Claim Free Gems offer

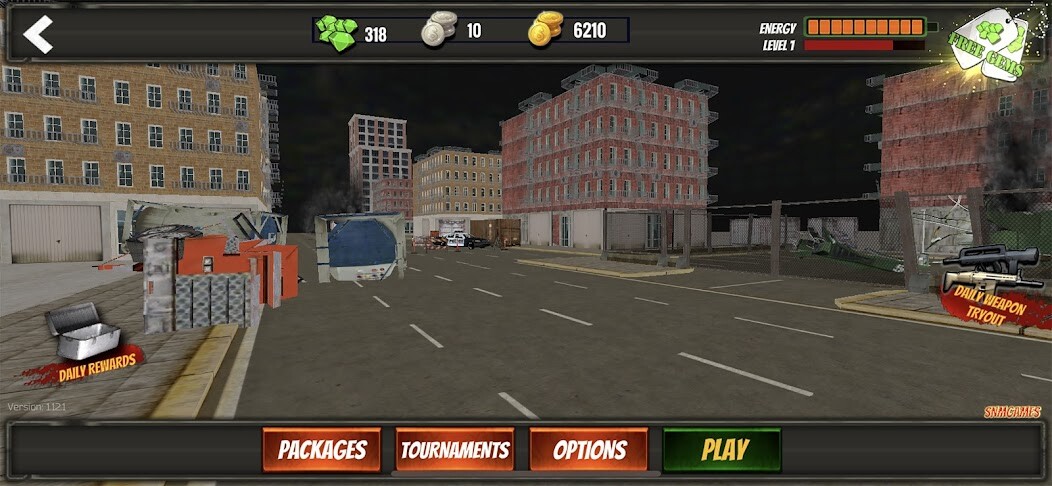pyautogui.click(x=987, y=43)
